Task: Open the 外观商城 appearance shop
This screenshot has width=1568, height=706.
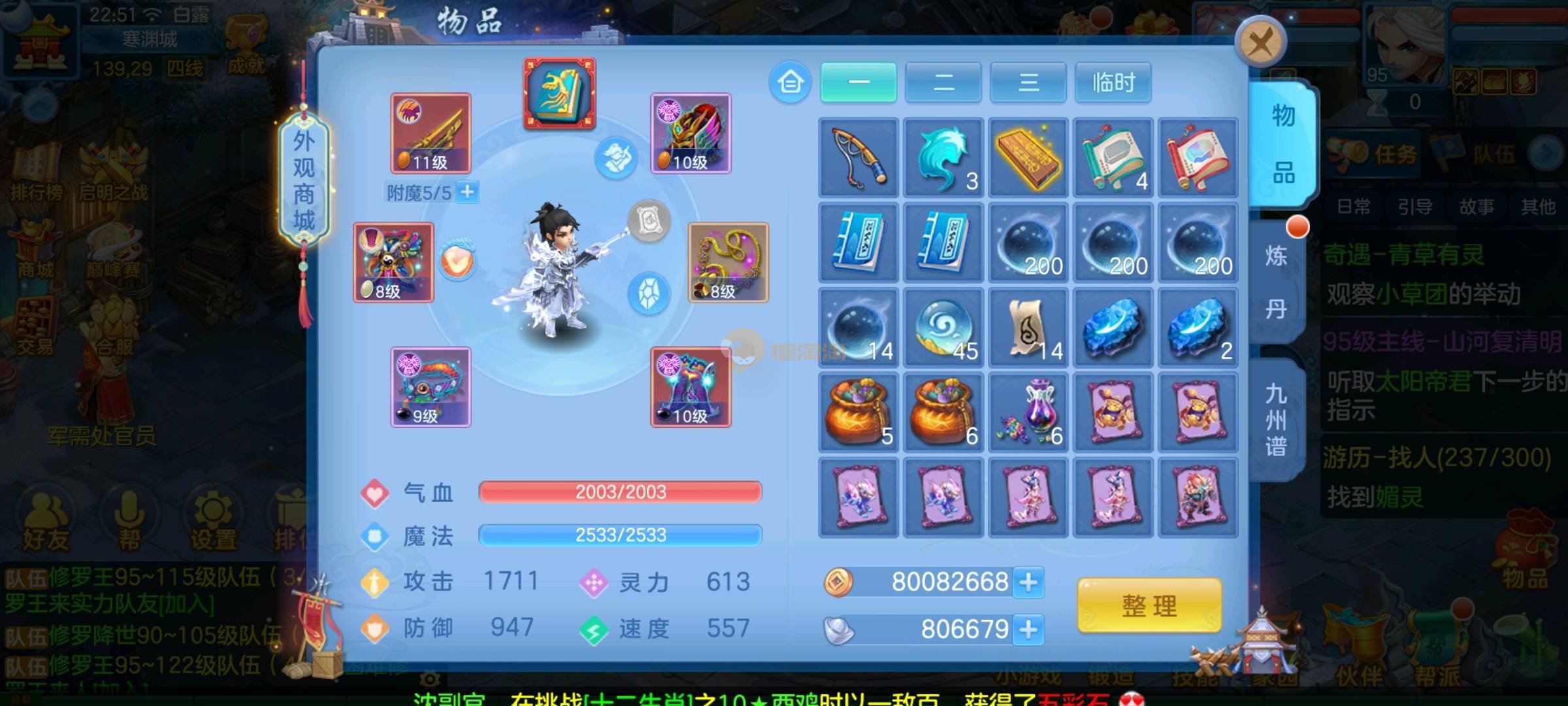Action: point(304,180)
